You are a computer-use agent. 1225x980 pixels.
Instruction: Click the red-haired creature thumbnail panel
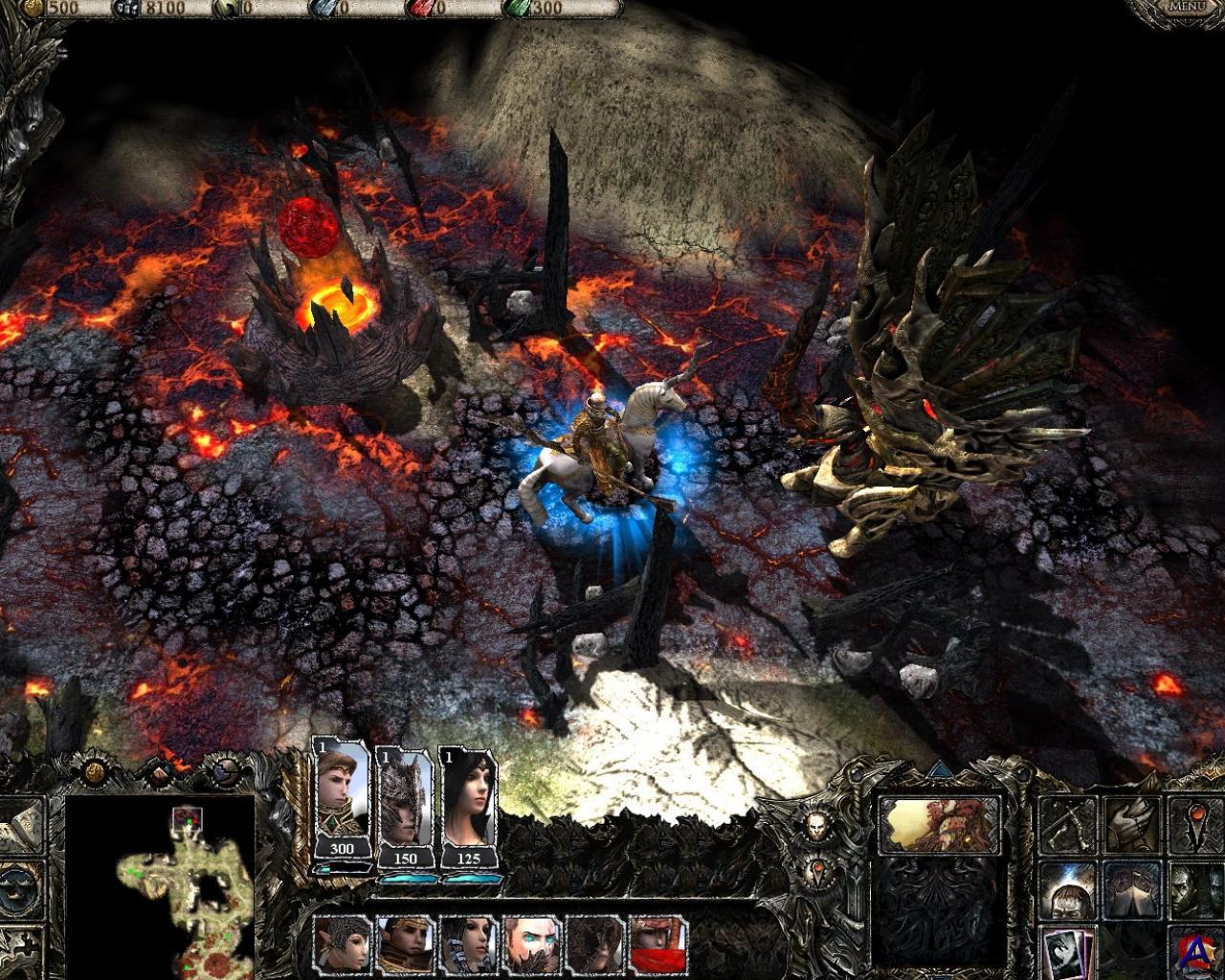pos(939,825)
